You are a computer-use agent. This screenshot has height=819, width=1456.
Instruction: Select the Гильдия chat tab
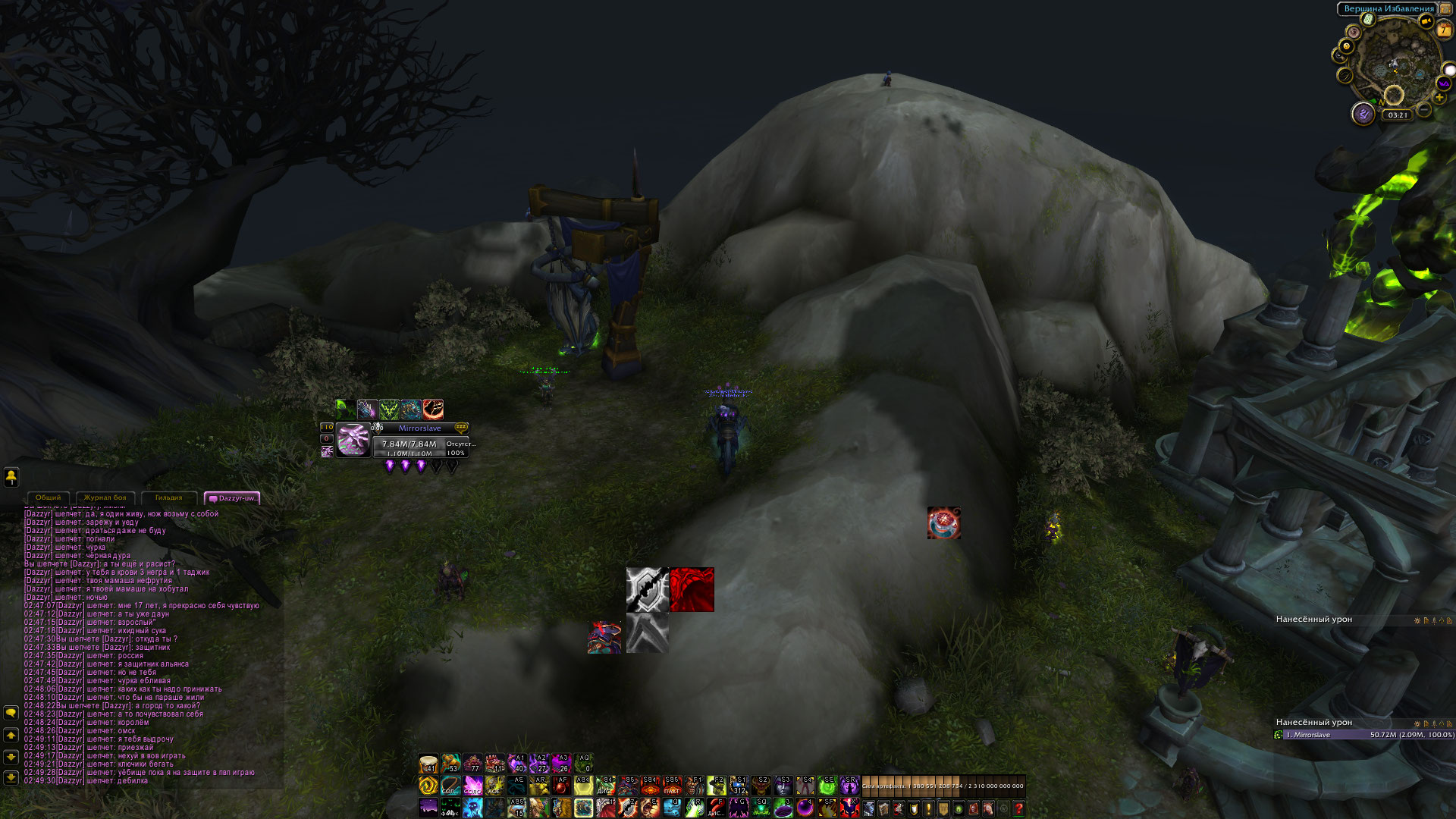pyautogui.click(x=168, y=498)
